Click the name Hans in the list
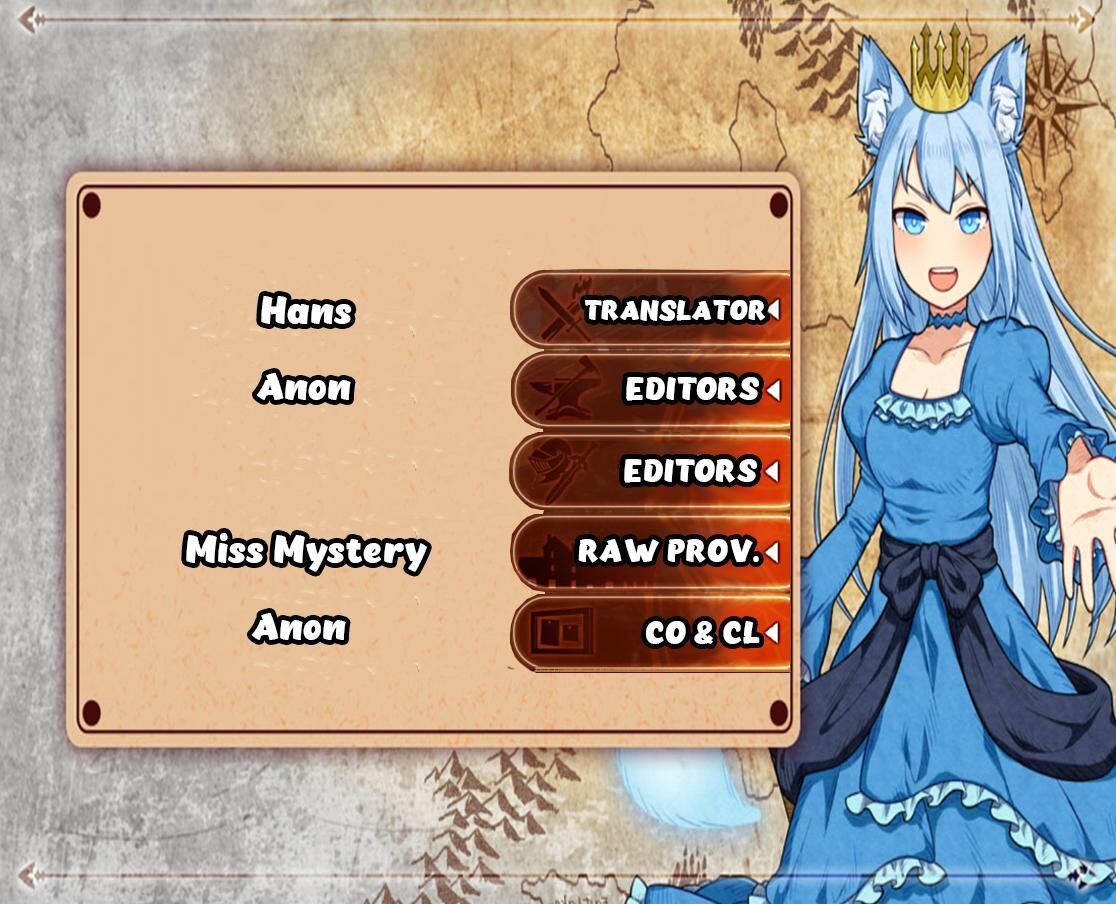1116x904 pixels. pos(305,311)
